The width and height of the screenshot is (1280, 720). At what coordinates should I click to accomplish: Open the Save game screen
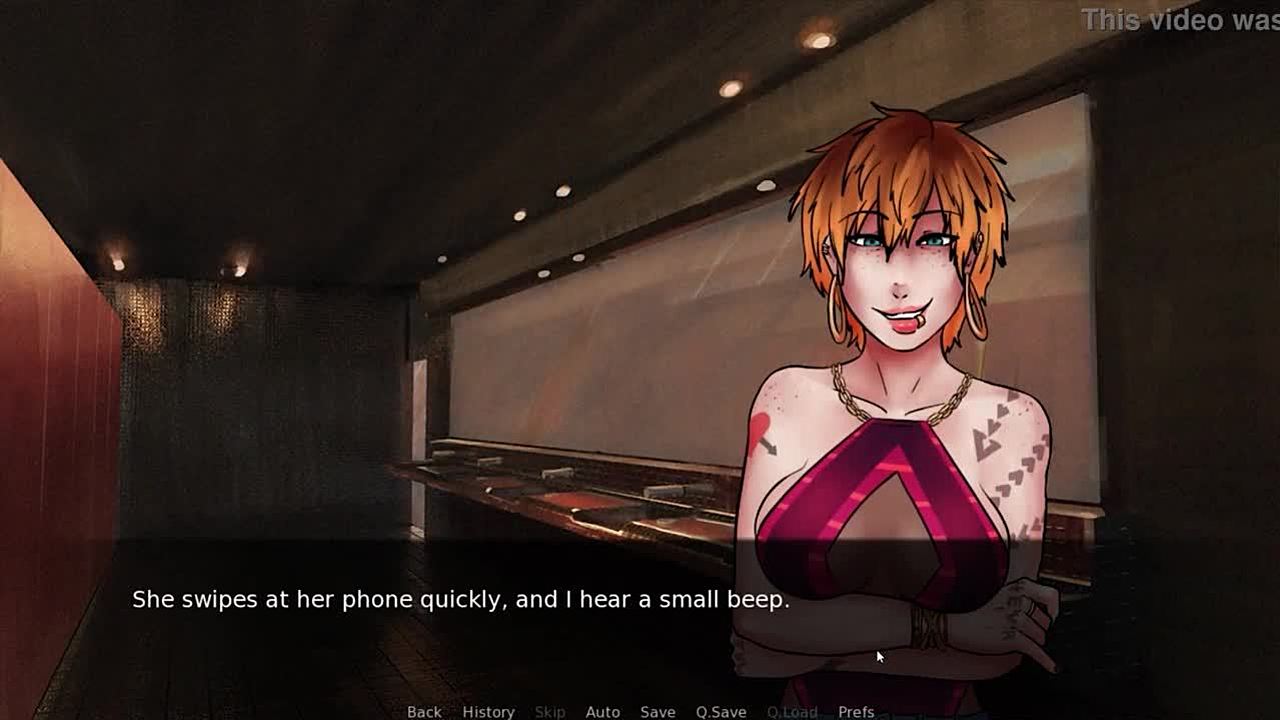tap(657, 711)
